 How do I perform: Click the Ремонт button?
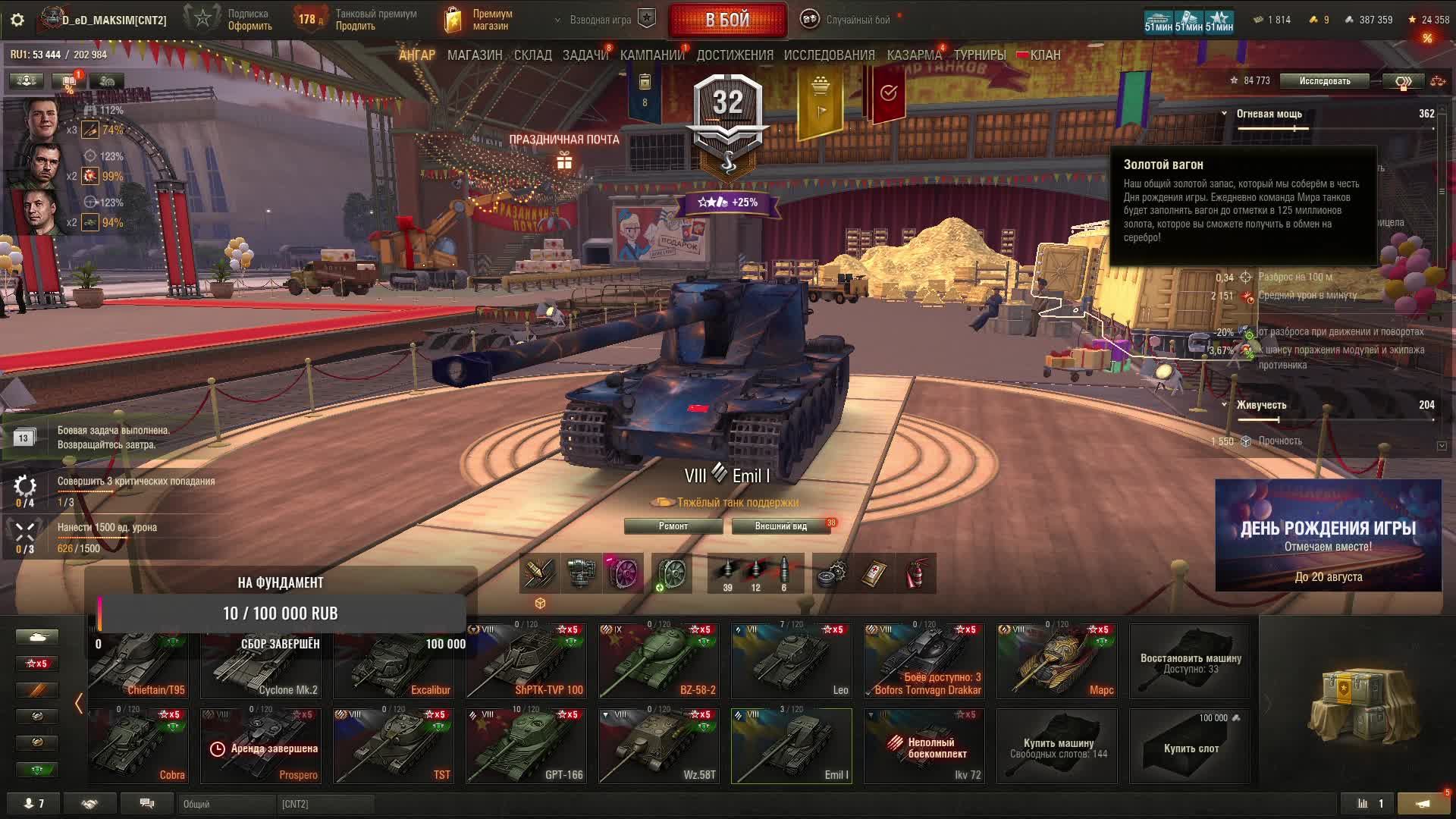click(673, 526)
